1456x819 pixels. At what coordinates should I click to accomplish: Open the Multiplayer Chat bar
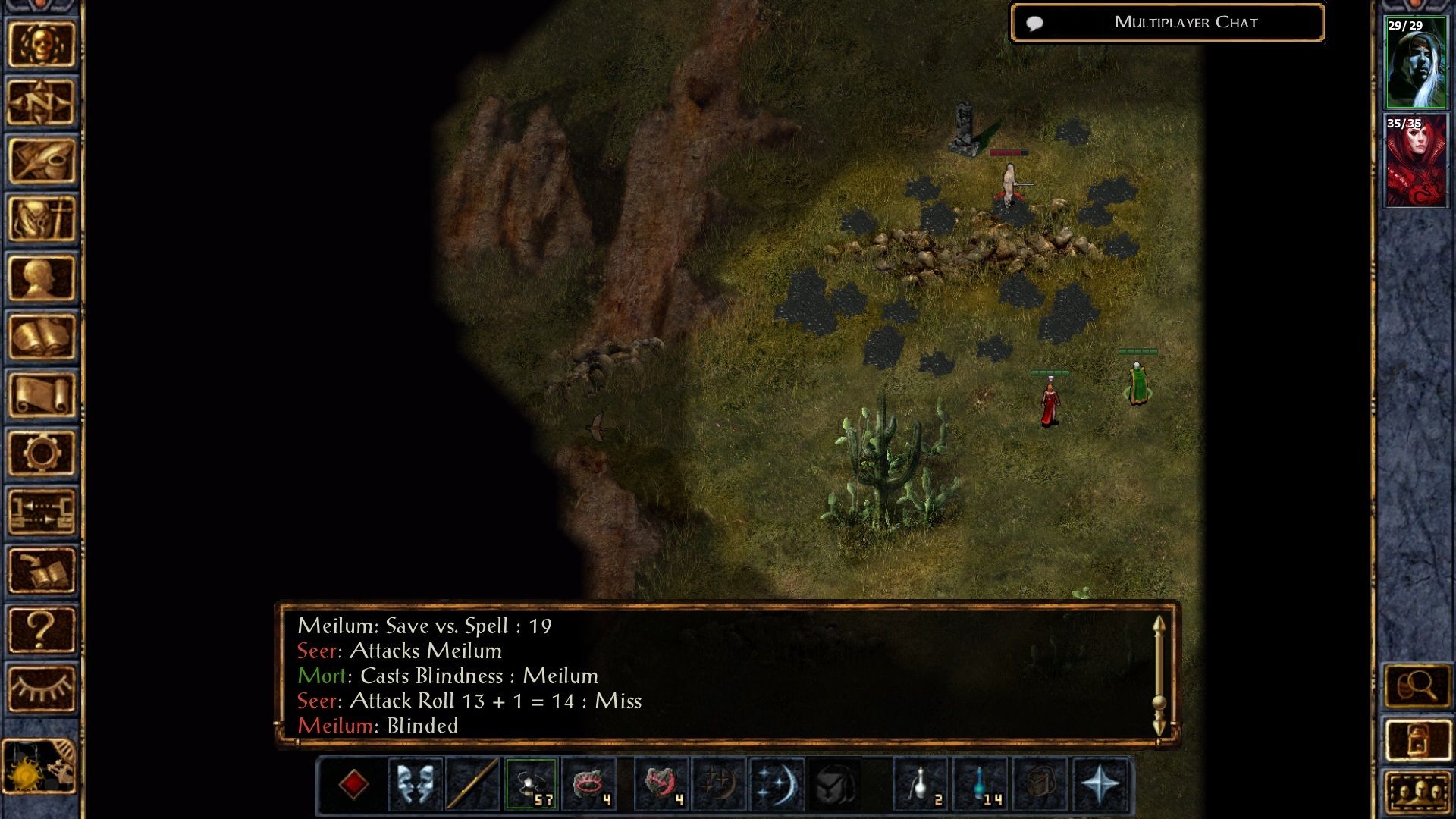(x=1168, y=23)
